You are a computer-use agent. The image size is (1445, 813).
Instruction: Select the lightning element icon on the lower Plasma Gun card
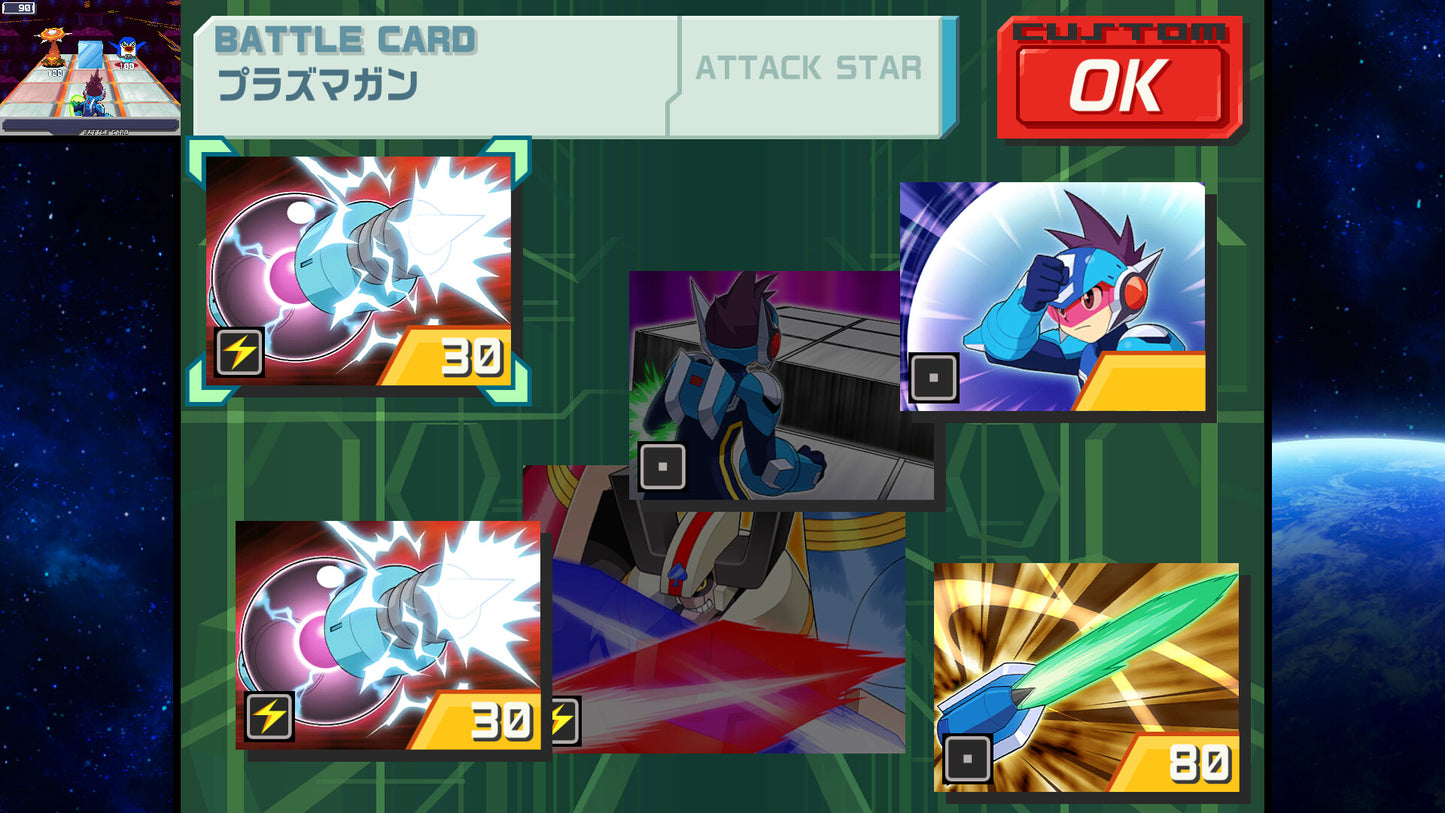tap(268, 716)
